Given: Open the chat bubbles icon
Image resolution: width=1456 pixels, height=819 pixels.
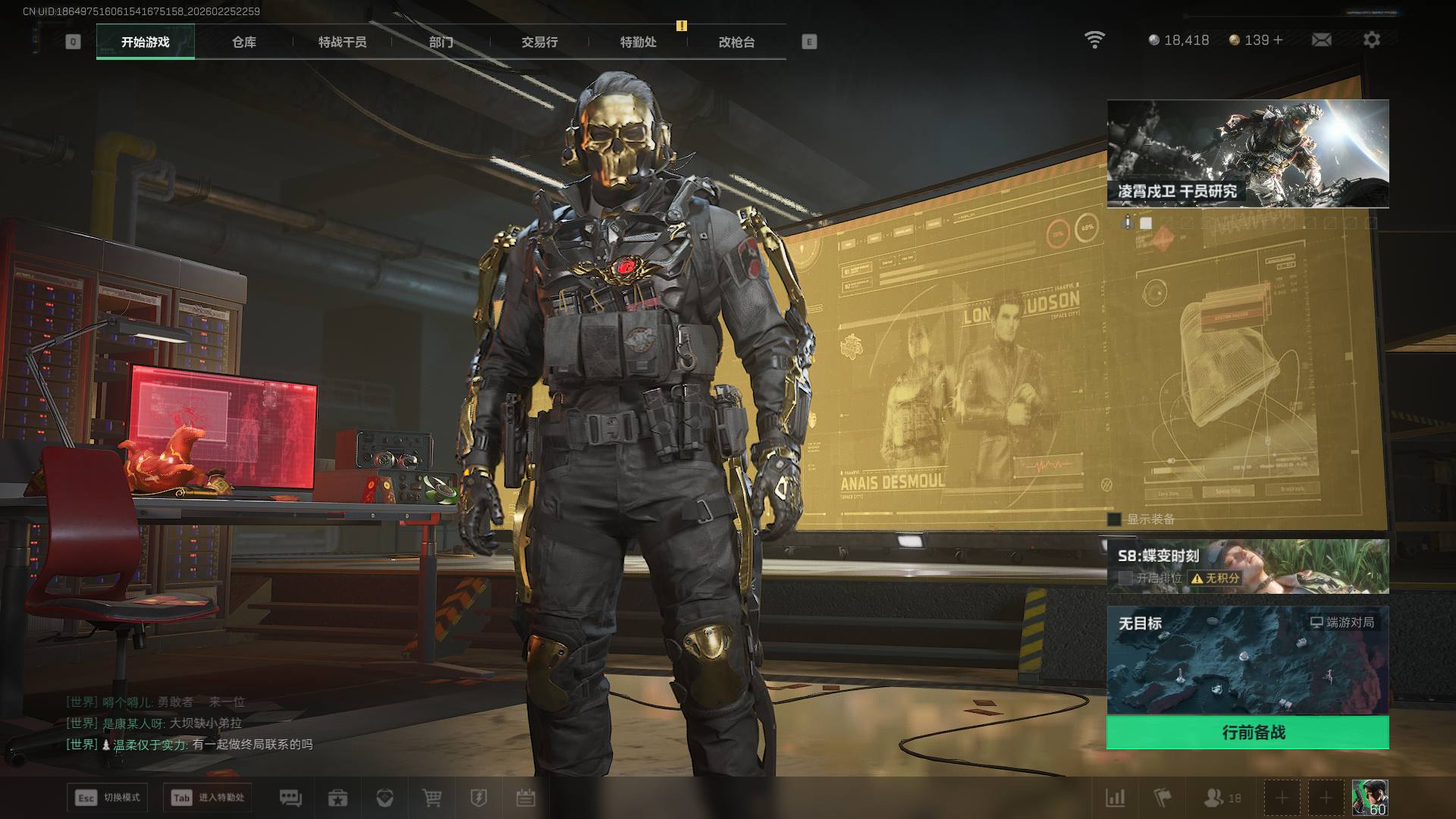Looking at the screenshot, I should [x=290, y=798].
